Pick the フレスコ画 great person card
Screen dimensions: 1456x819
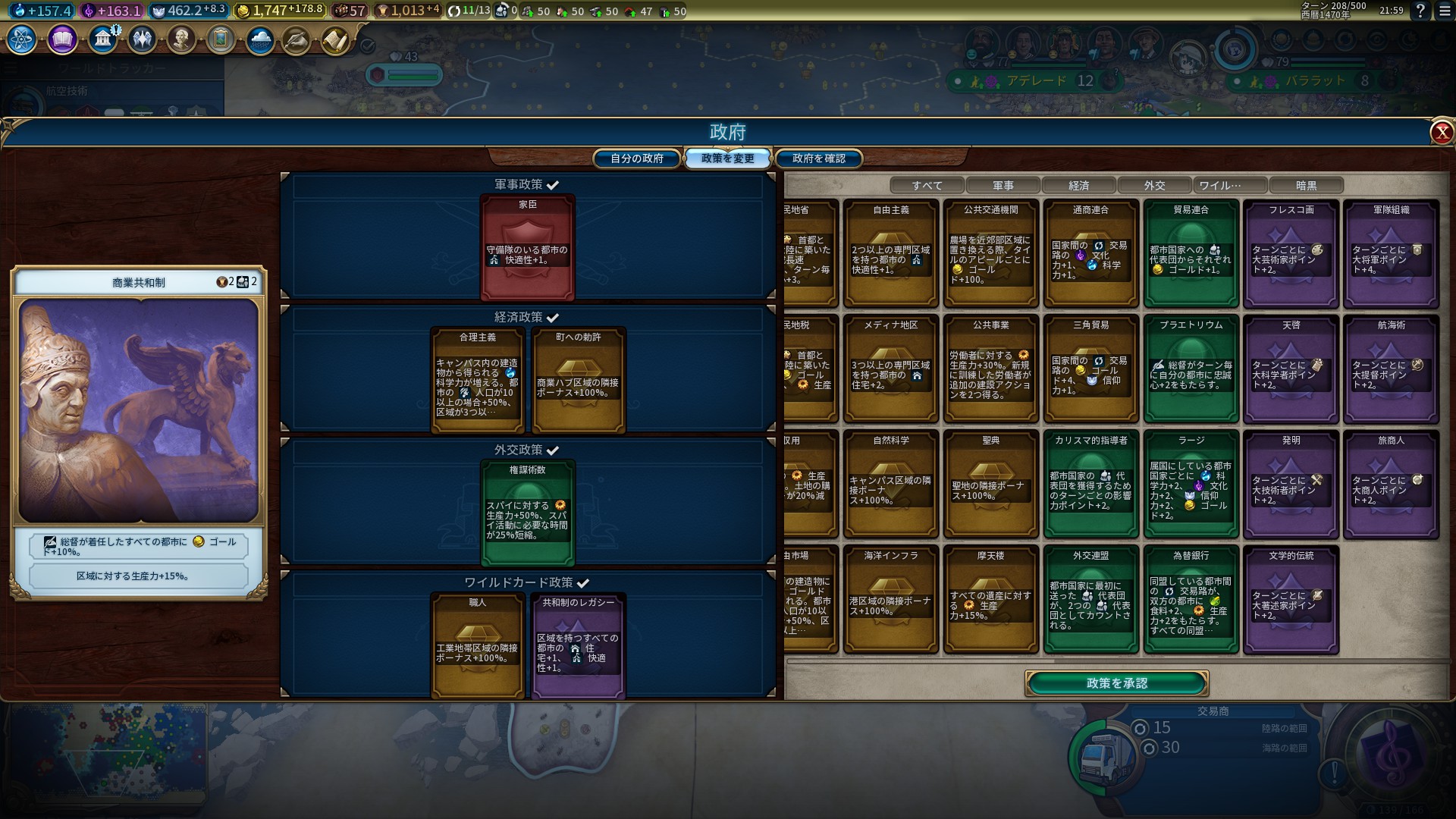coord(1291,253)
